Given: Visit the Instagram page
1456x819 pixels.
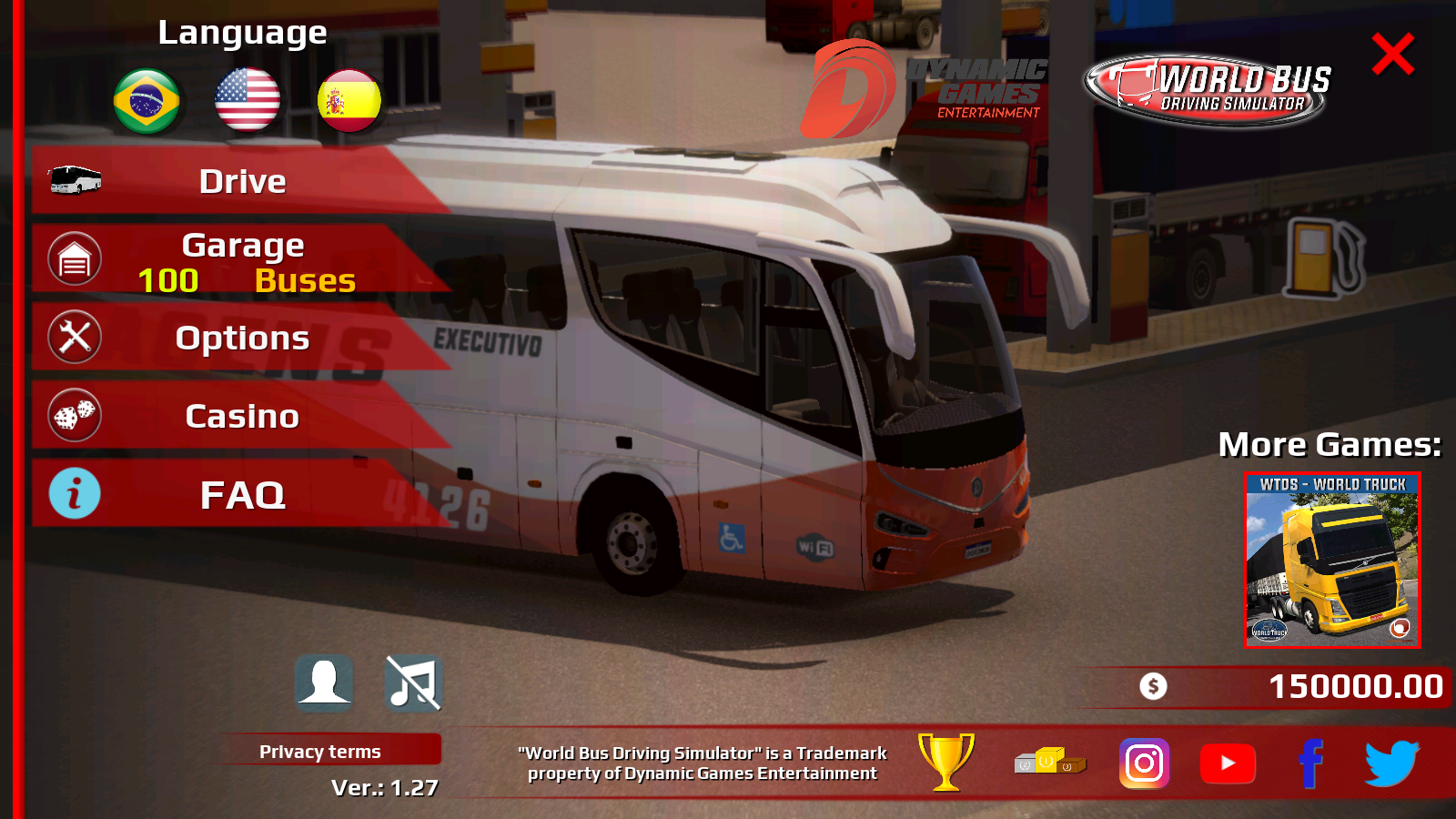Looking at the screenshot, I should point(1144,763).
